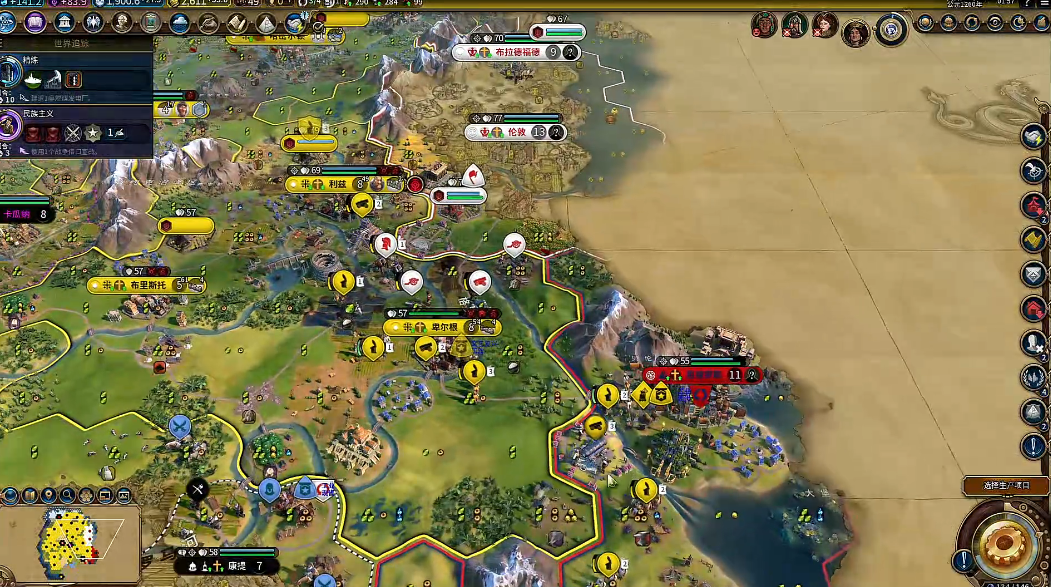Open diplomacy with green-headdress leader portrait
1051x587 pixels.
click(x=765, y=24)
